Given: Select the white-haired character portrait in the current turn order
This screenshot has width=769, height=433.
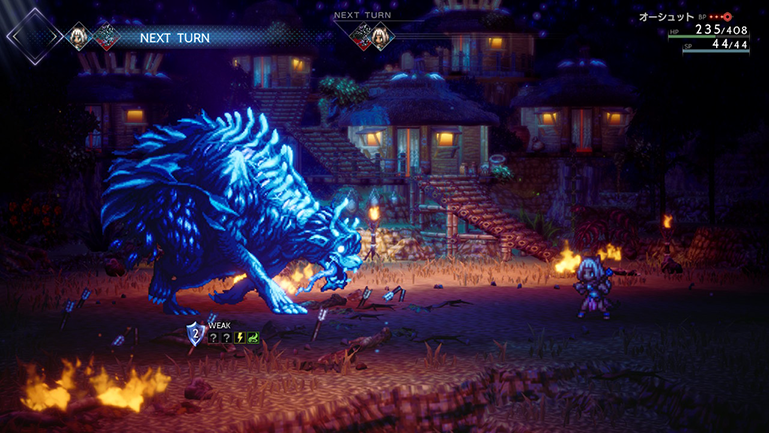Looking at the screenshot, I should coord(75,38).
